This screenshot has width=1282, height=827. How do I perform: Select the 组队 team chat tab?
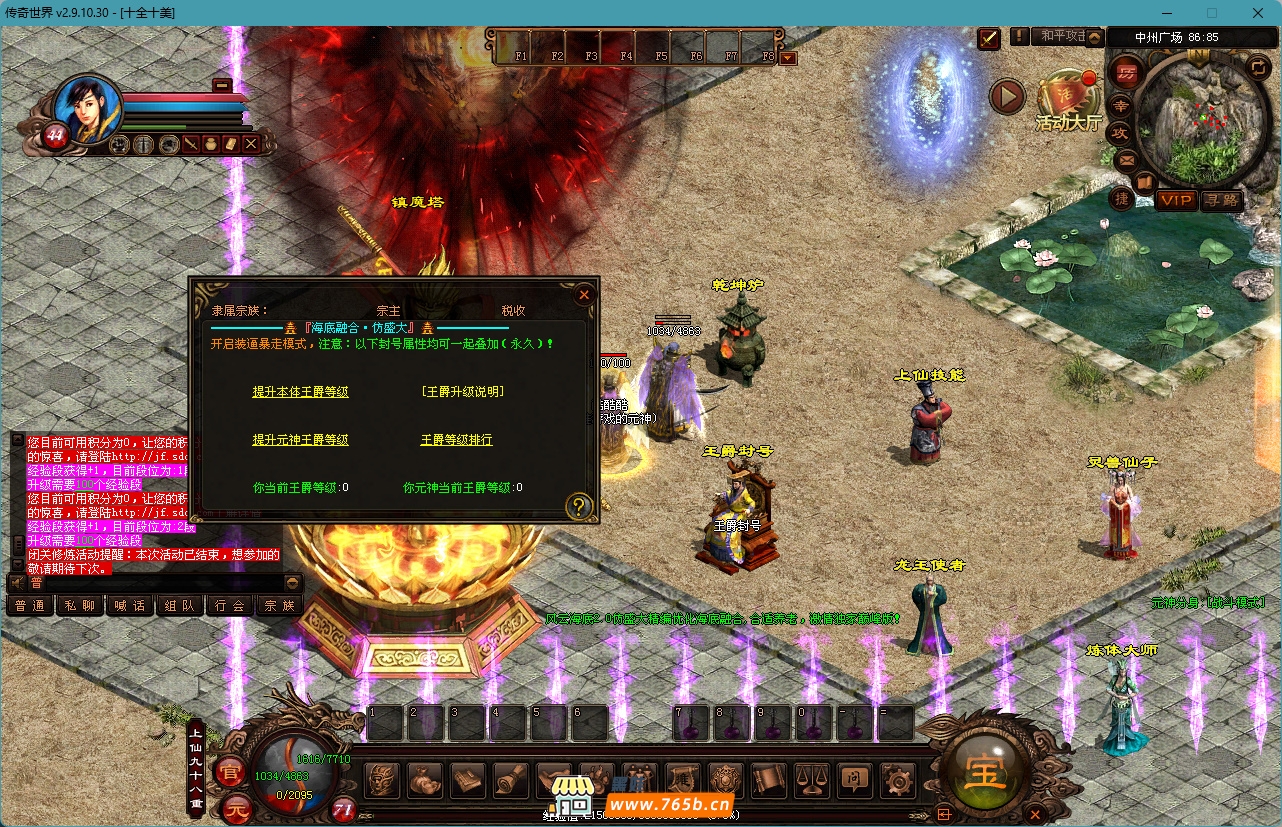180,605
